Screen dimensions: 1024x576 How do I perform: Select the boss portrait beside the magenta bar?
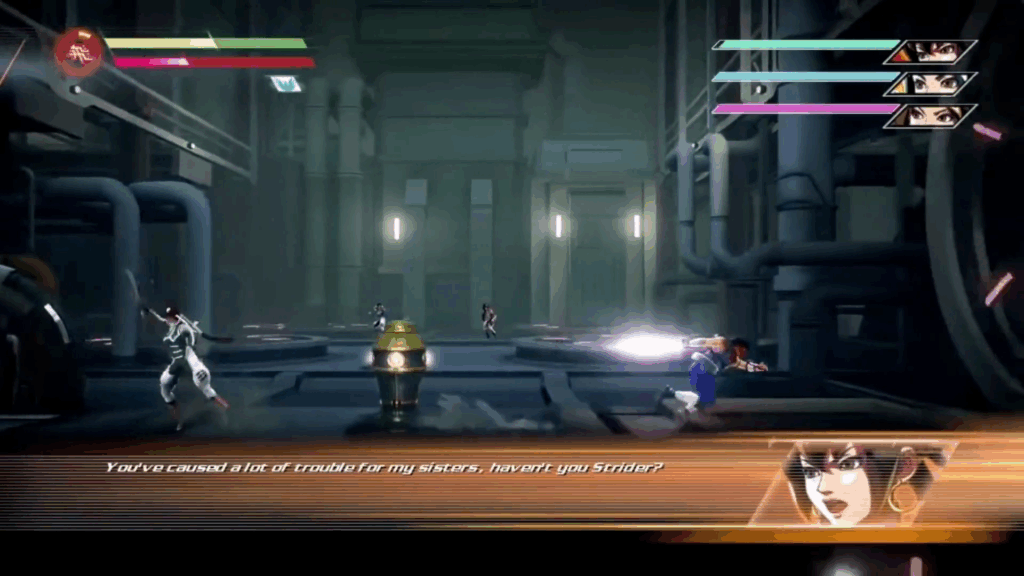tap(930, 116)
